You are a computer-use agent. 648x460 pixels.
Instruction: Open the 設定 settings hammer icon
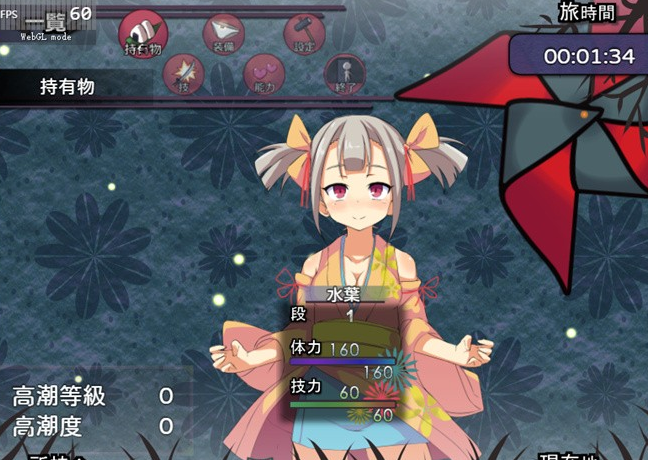point(304,33)
